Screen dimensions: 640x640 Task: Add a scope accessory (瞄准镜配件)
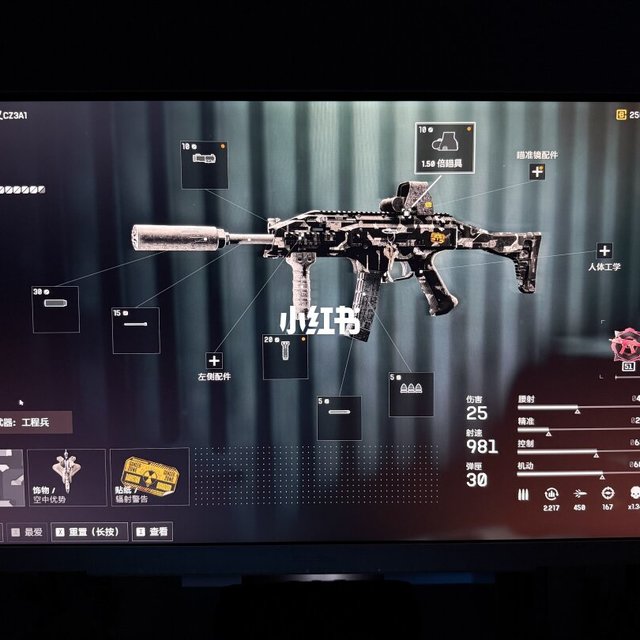(x=537, y=171)
